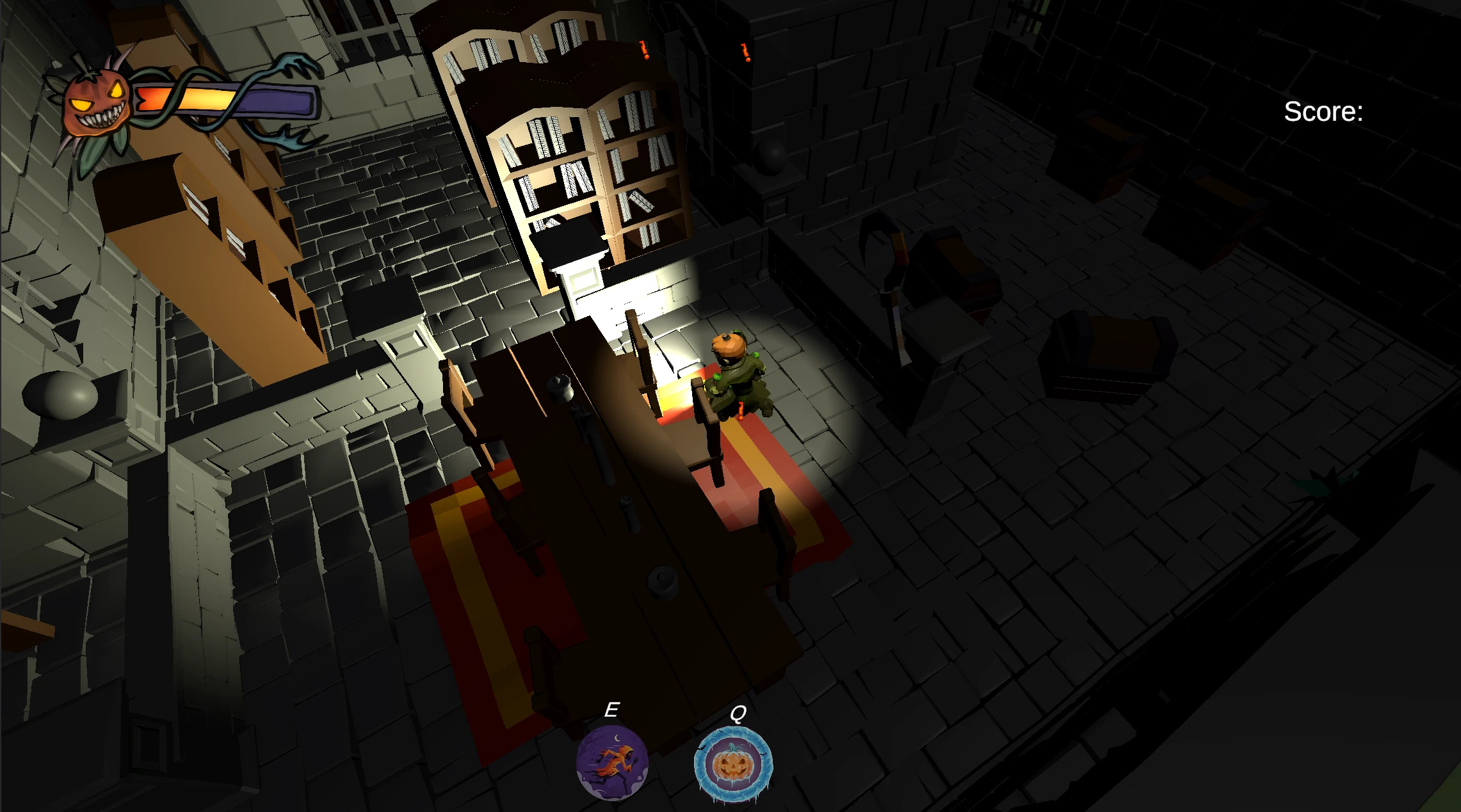The height and width of the screenshot is (812, 1461).
Task: Activate the purple dash ability icon
Action: 612,763
